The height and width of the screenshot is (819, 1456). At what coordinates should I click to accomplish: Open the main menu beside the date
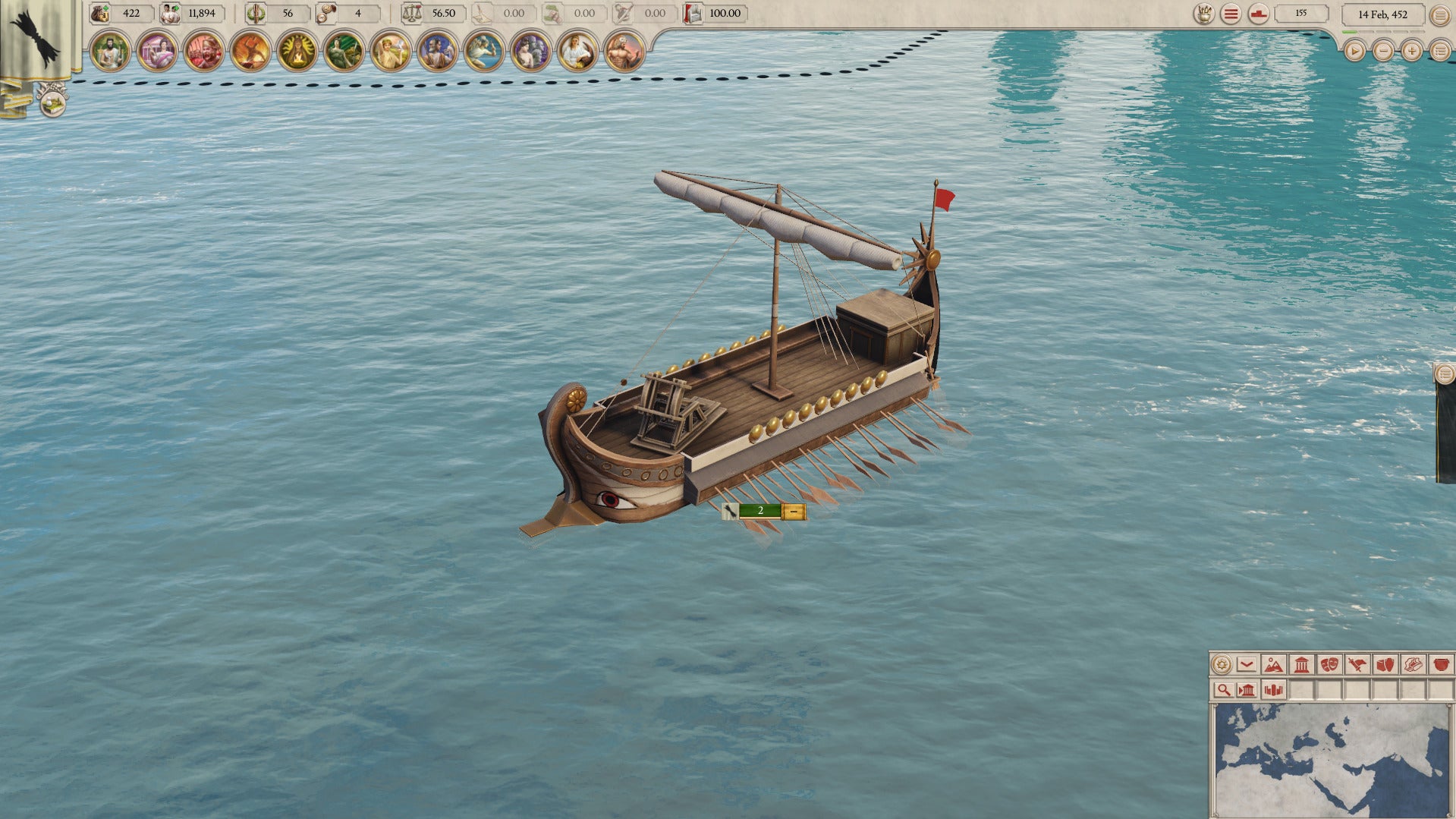click(1439, 14)
